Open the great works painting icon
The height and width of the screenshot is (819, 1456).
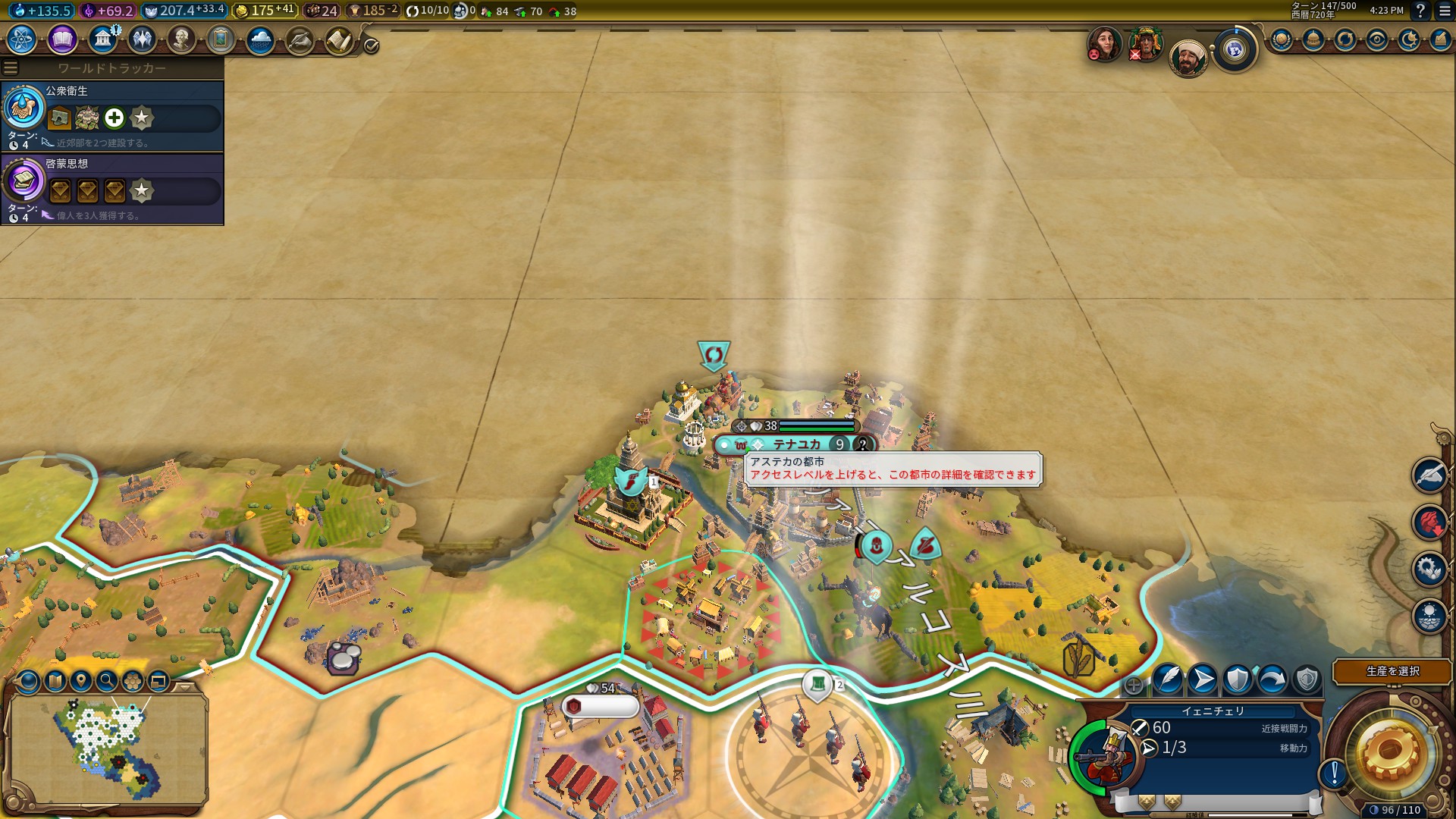point(221,39)
